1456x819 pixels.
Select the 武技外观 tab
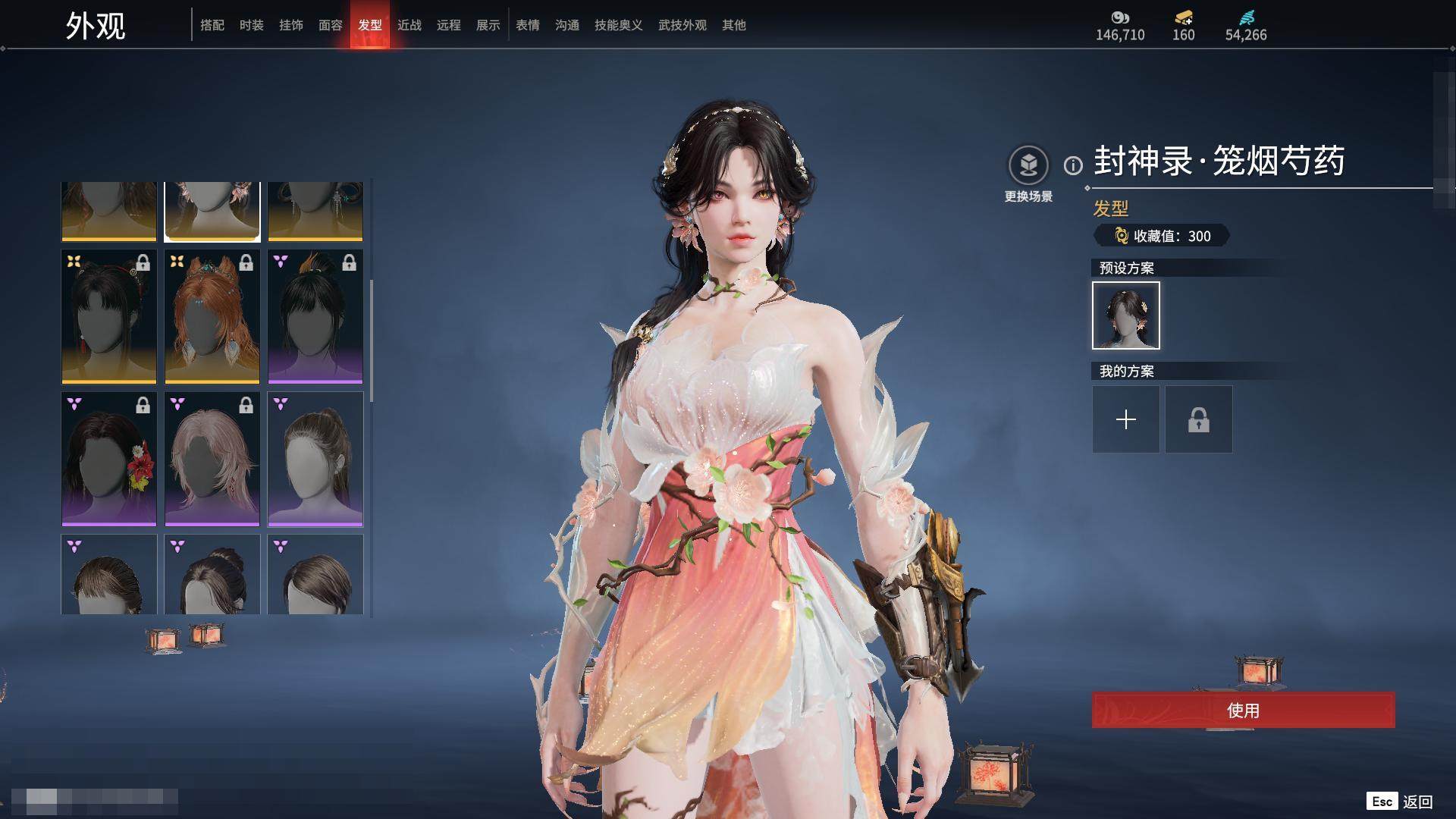[682, 25]
